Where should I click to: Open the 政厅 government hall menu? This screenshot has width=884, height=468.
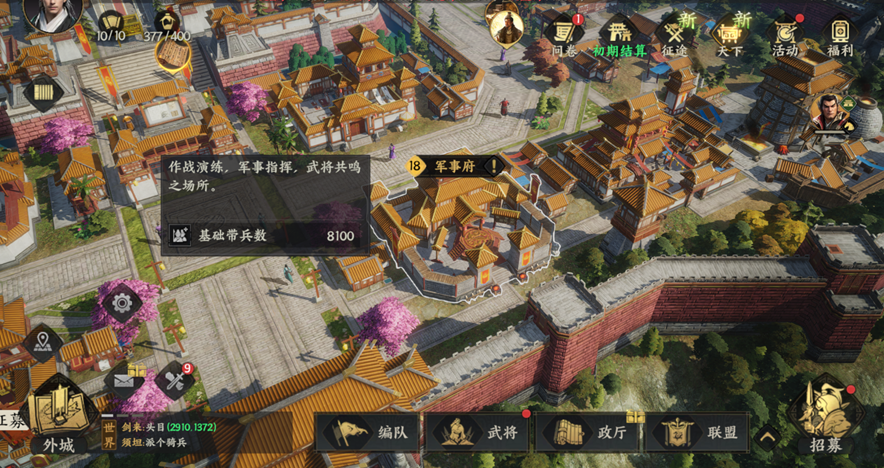click(x=586, y=432)
